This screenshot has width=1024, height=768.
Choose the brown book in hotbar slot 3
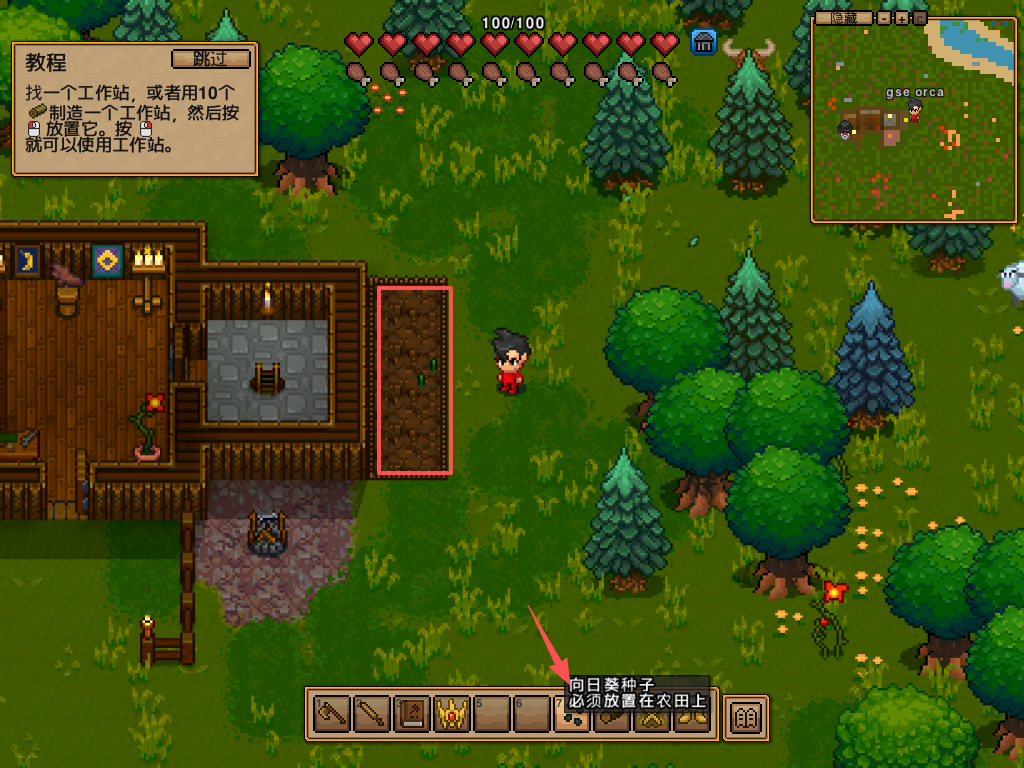tap(411, 715)
